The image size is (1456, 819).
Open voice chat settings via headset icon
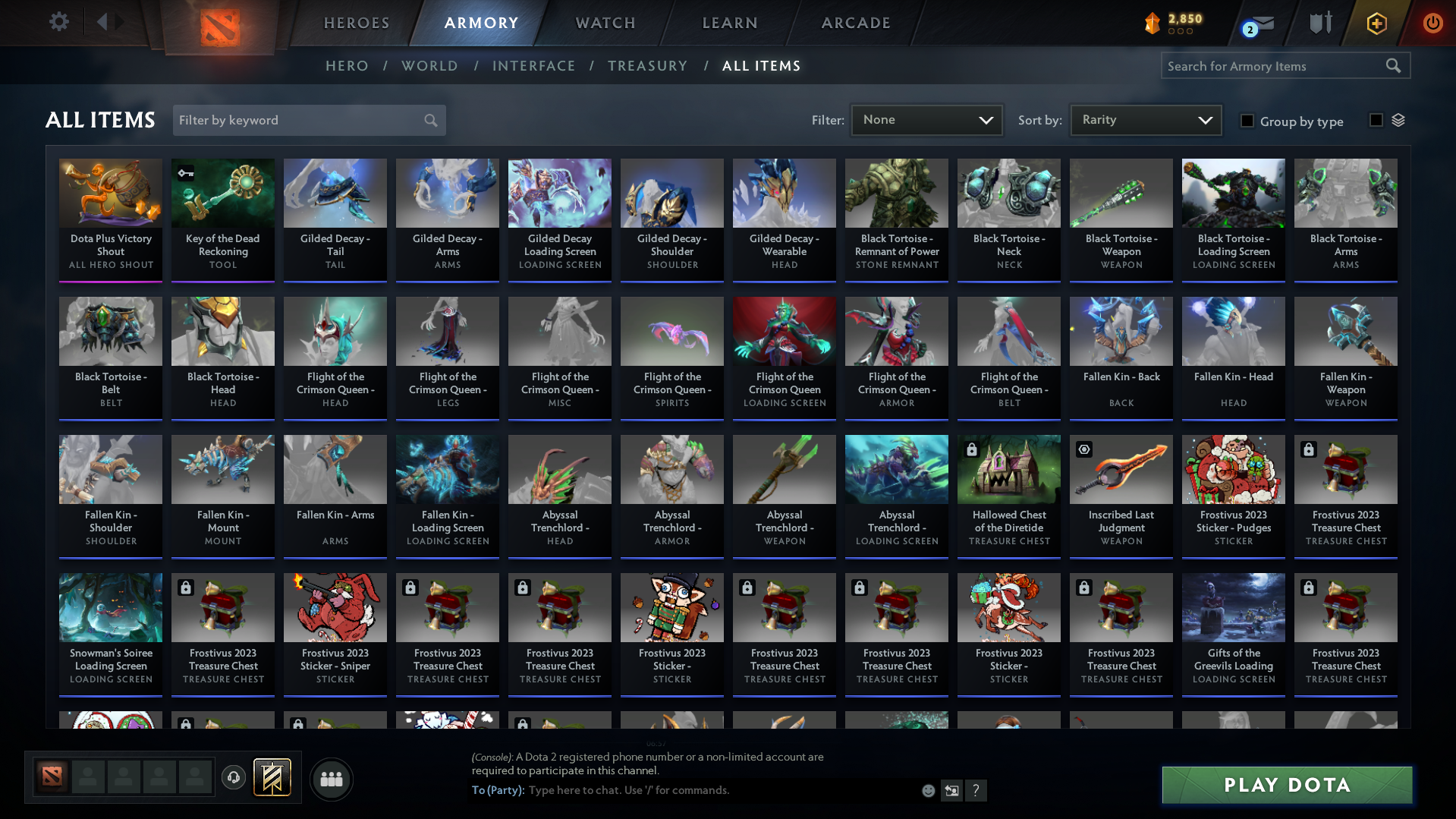pyautogui.click(x=234, y=778)
